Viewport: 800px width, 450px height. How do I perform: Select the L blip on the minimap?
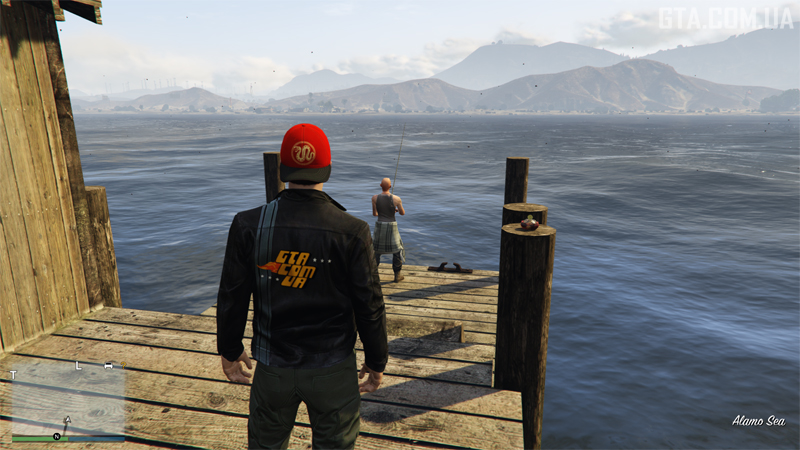tap(77, 366)
